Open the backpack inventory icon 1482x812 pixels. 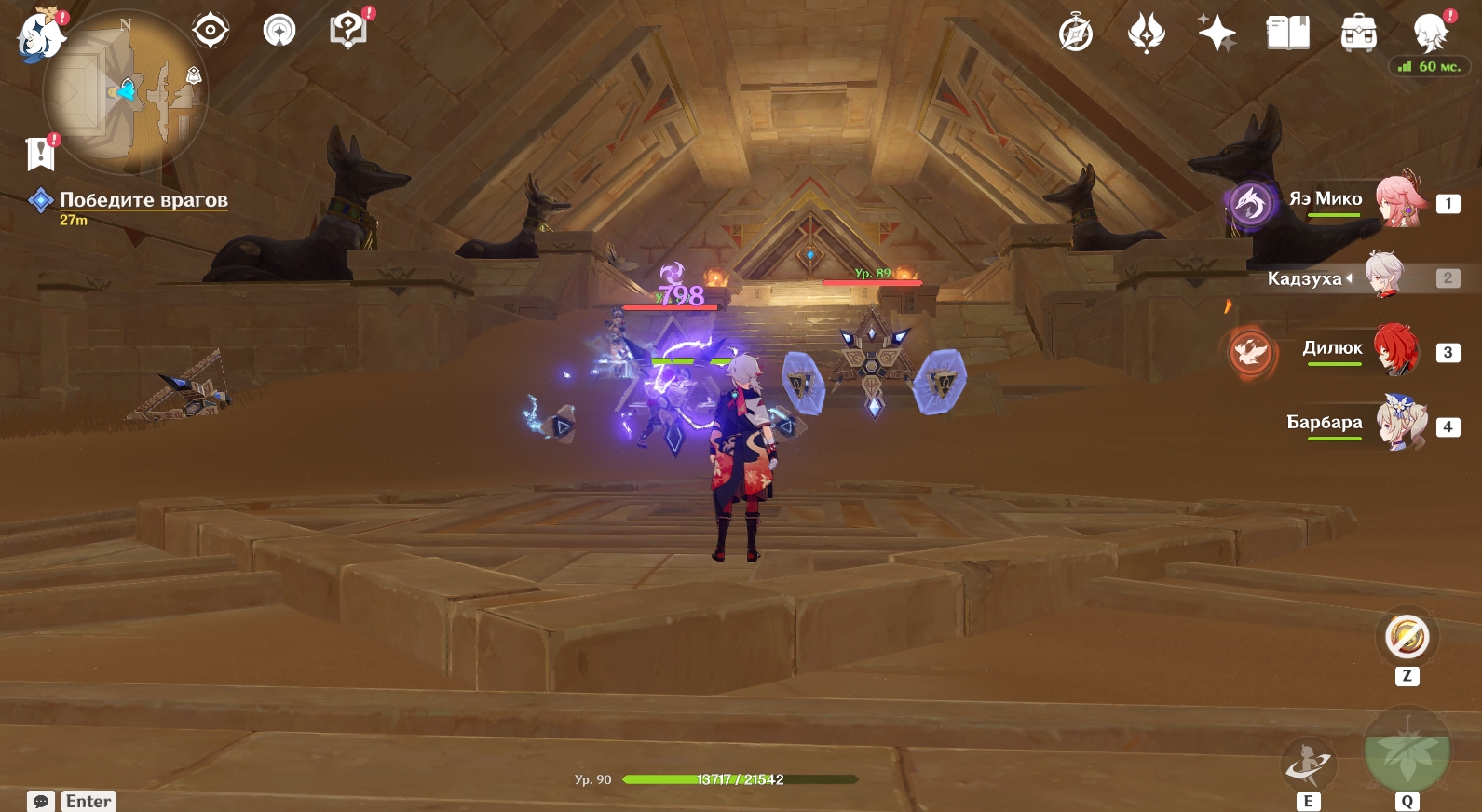1358,34
